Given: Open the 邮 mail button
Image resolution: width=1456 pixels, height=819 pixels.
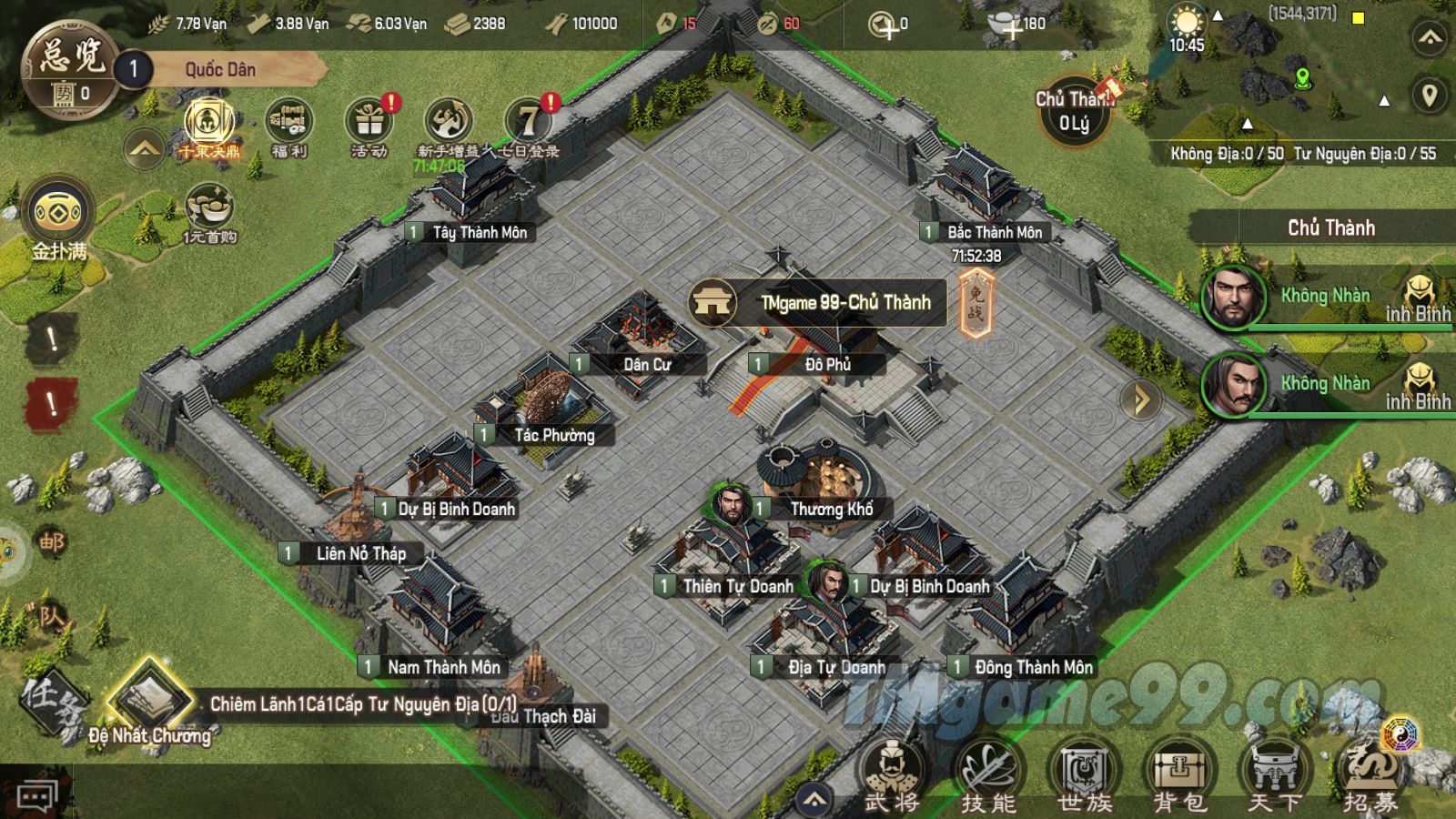Looking at the screenshot, I should (52, 543).
